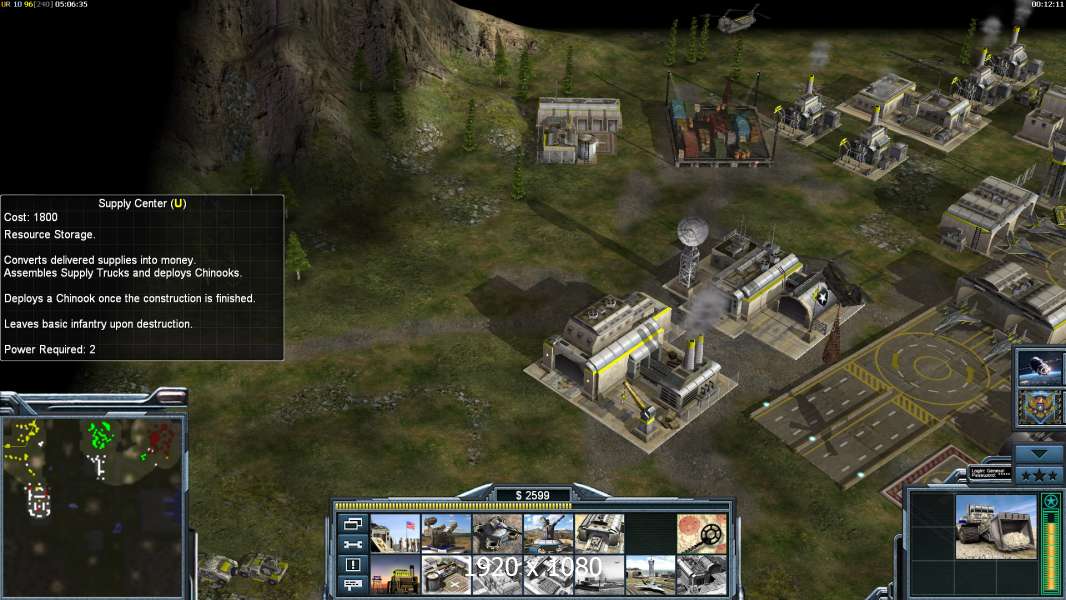Select the airfield with control tower icon

[x=651, y=575]
